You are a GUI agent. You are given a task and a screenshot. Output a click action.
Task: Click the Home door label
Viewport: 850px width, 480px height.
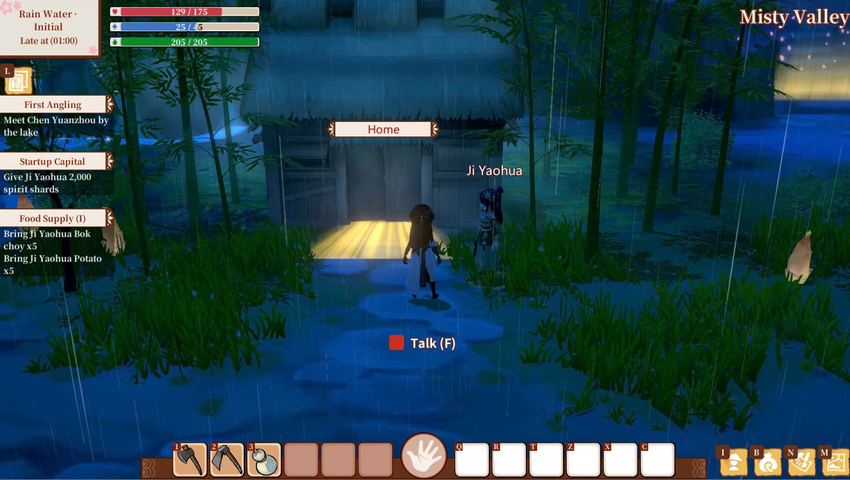coord(383,129)
